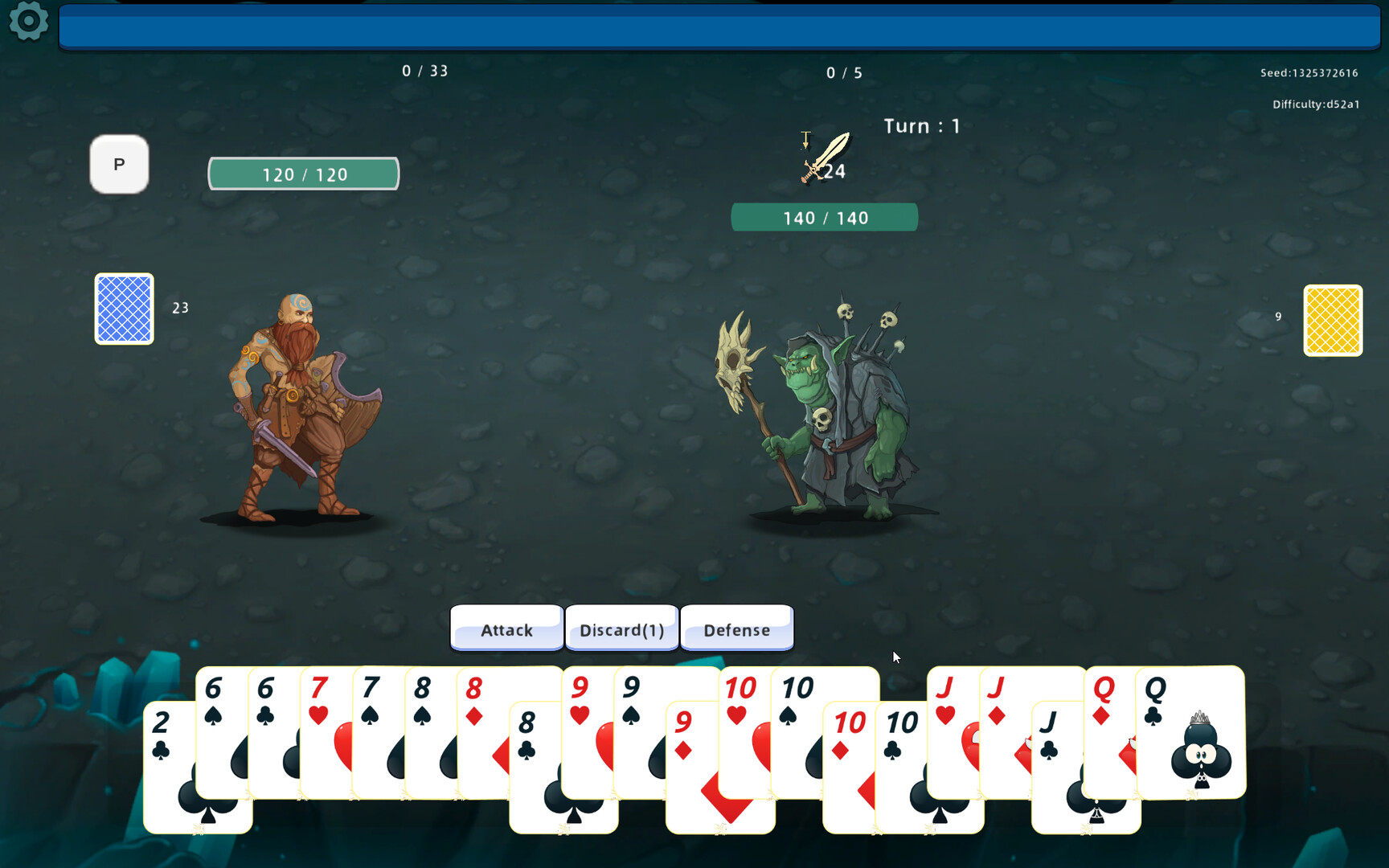Select the blue draw deck

[x=125, y=309]
